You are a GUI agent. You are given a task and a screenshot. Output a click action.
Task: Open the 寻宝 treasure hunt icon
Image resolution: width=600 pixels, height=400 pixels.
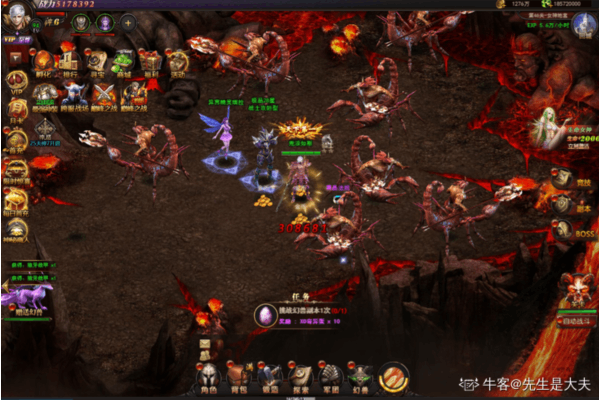click(x=96, y=64)
